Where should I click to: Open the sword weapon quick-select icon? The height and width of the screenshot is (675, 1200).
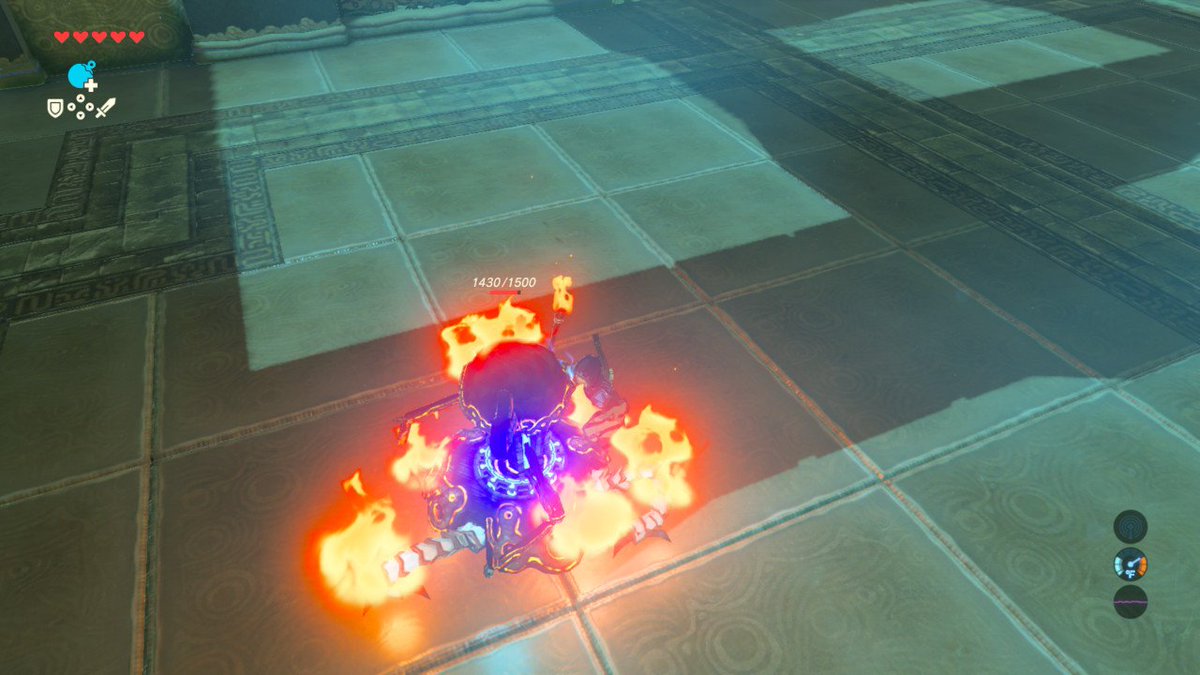click(x=105, y=105)
